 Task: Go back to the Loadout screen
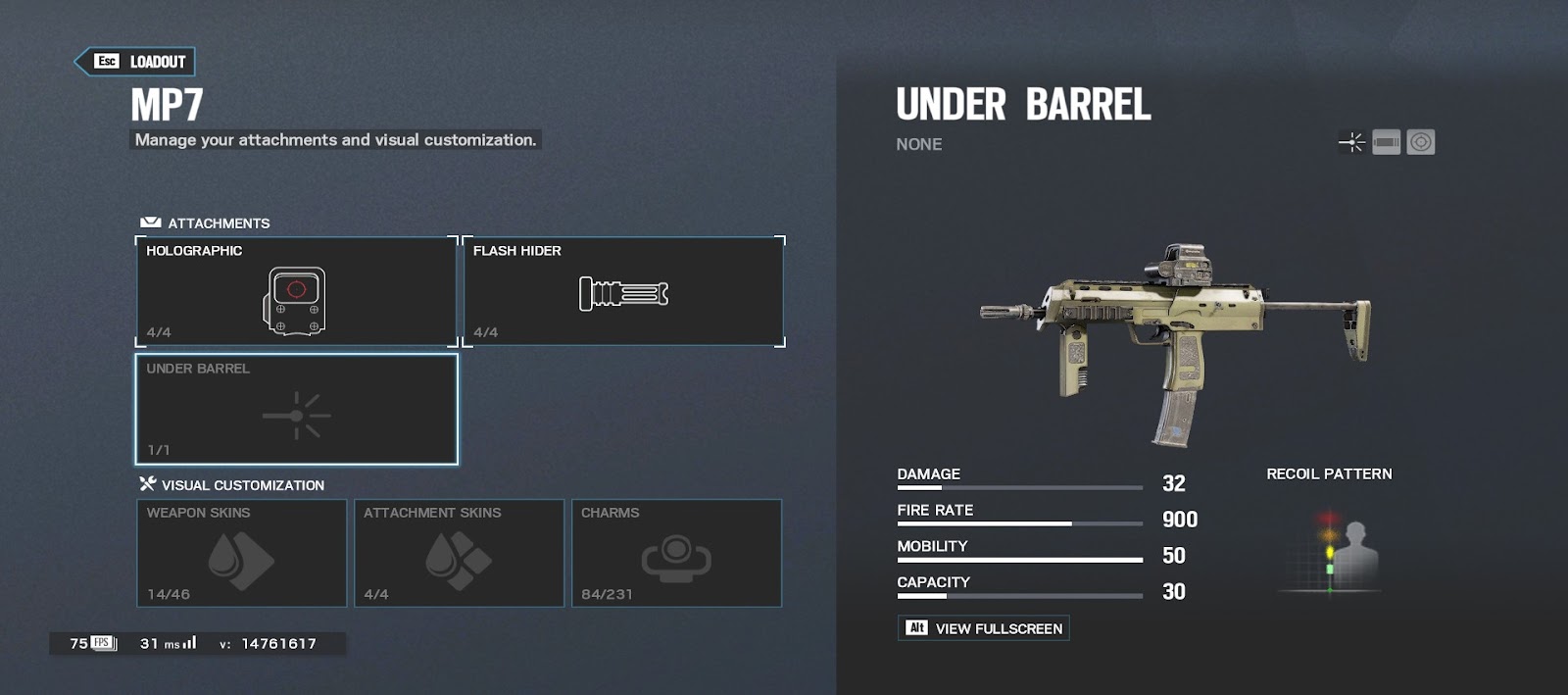[136, 62]
